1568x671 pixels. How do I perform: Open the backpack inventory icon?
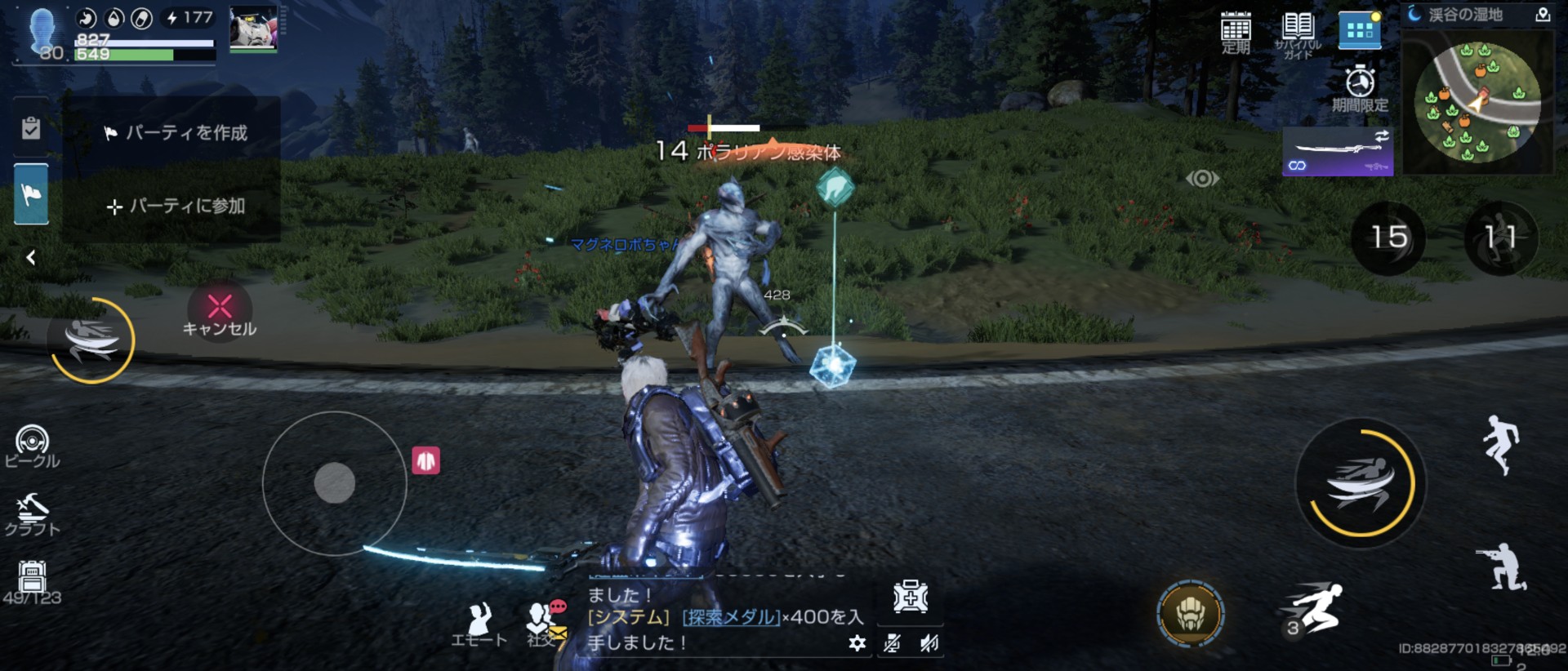[x=32, y=580]
